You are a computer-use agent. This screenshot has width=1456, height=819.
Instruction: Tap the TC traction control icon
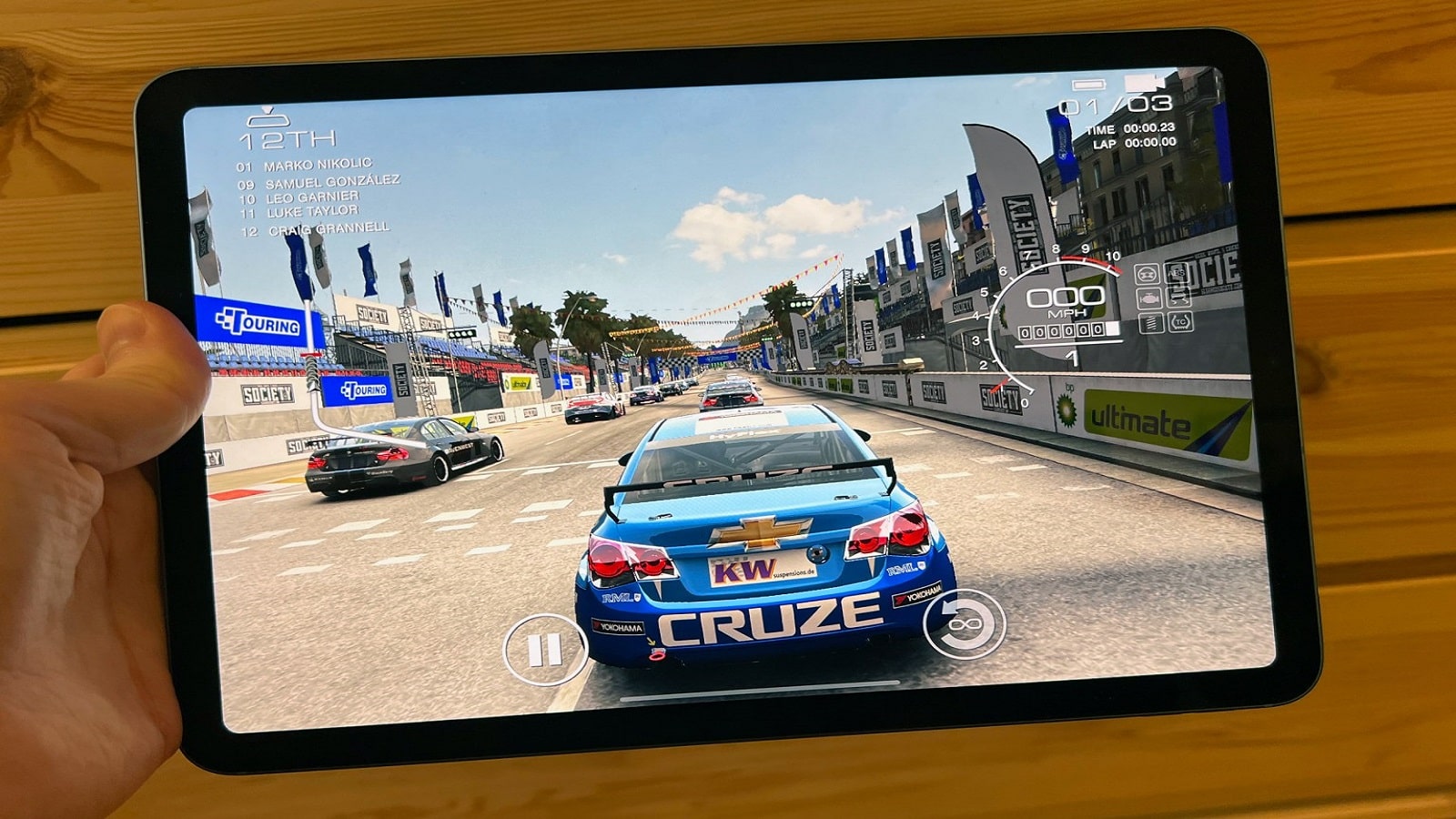1180,321
